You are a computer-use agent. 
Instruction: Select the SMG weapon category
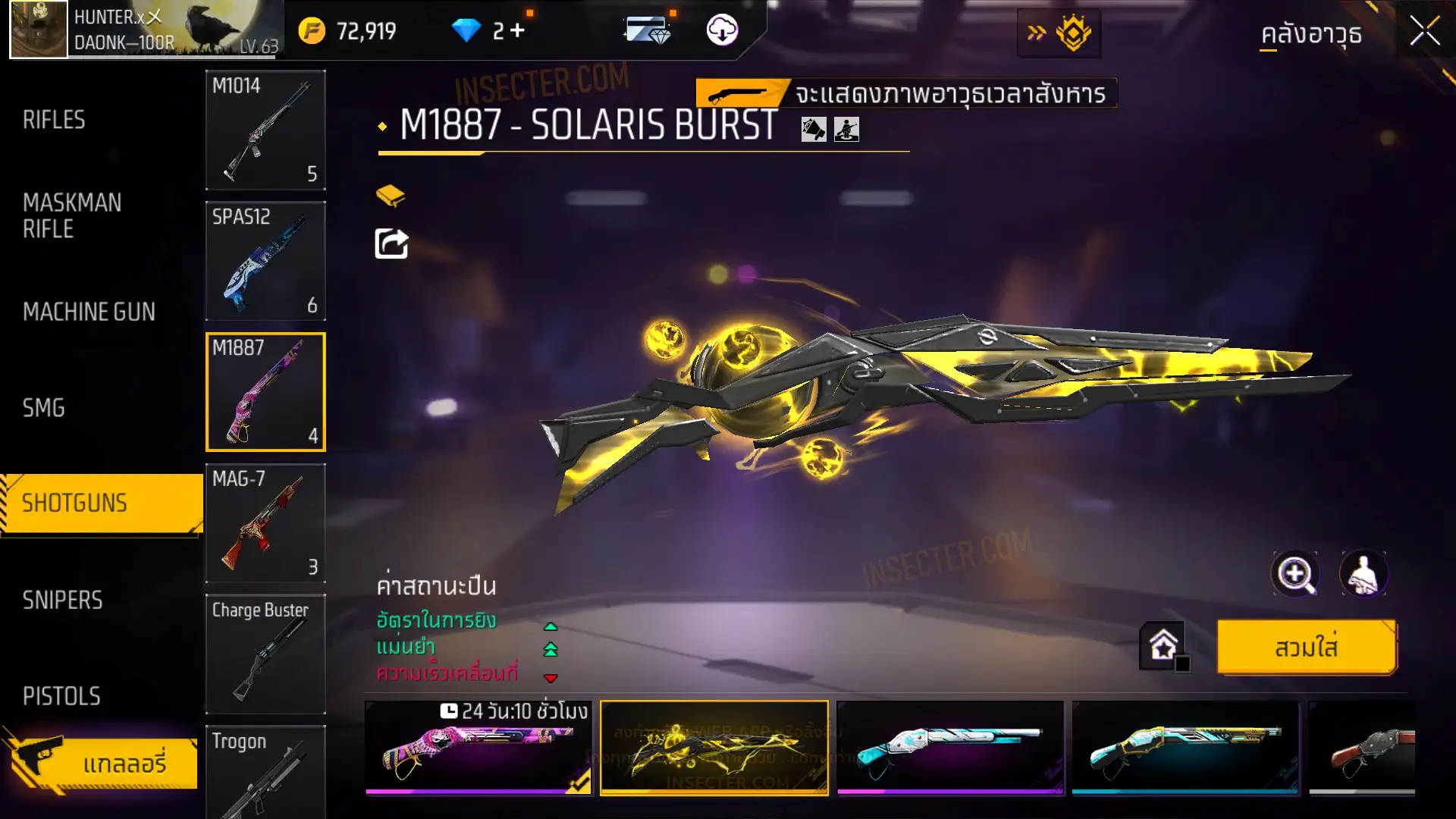pyautogui.click(x=44, y=408)
